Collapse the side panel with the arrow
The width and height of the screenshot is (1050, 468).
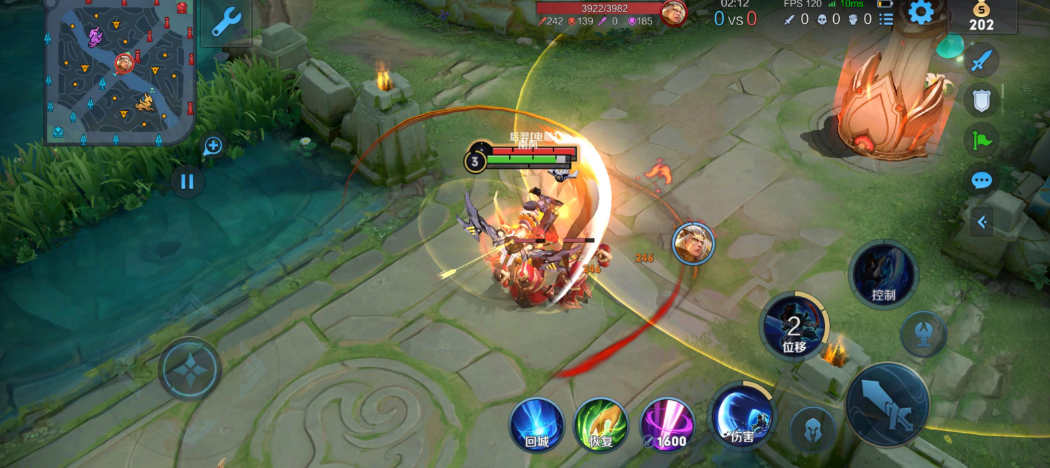pos(982,222)
